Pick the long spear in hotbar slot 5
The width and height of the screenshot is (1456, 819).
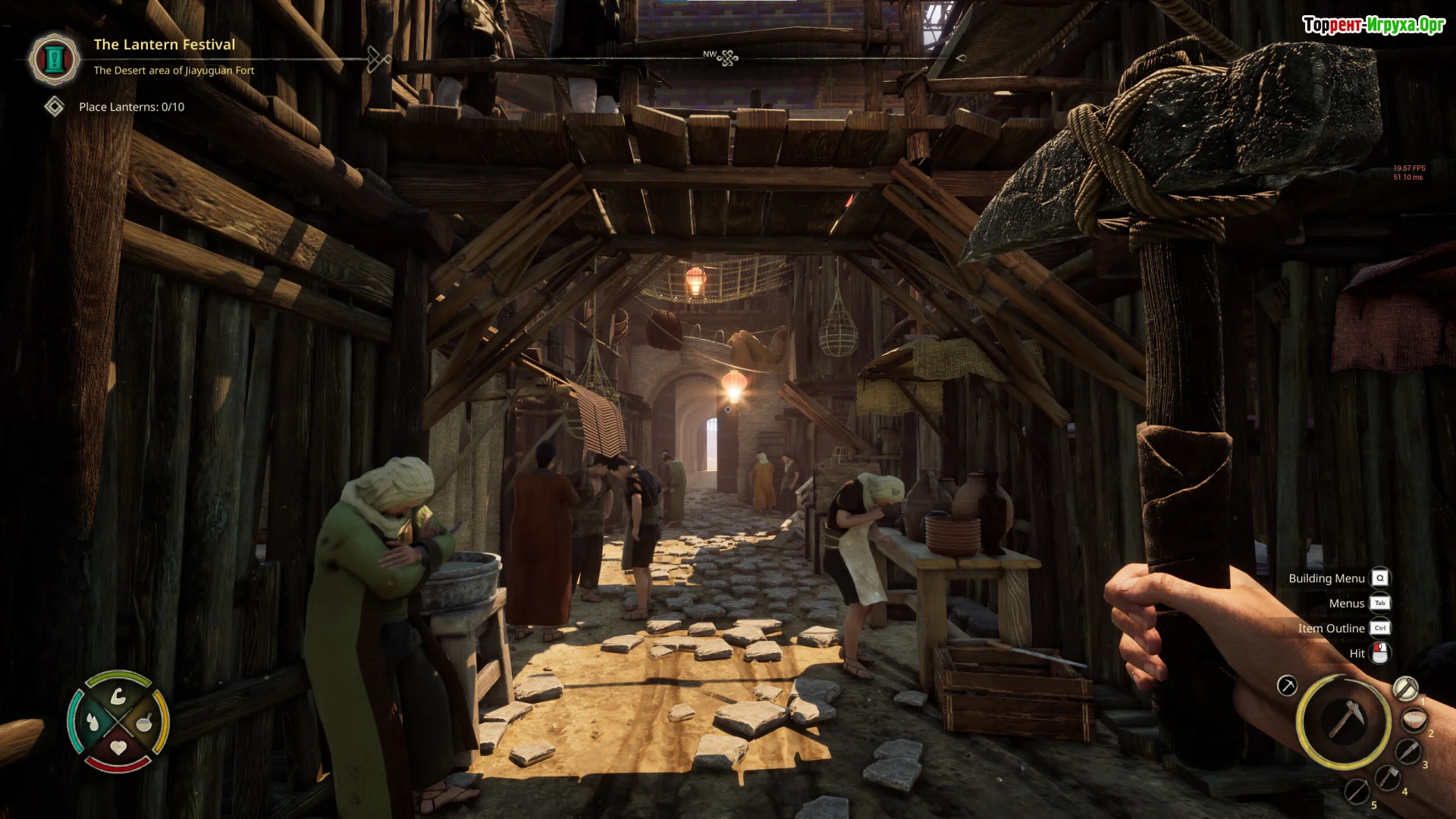(x=1357, y=792)
